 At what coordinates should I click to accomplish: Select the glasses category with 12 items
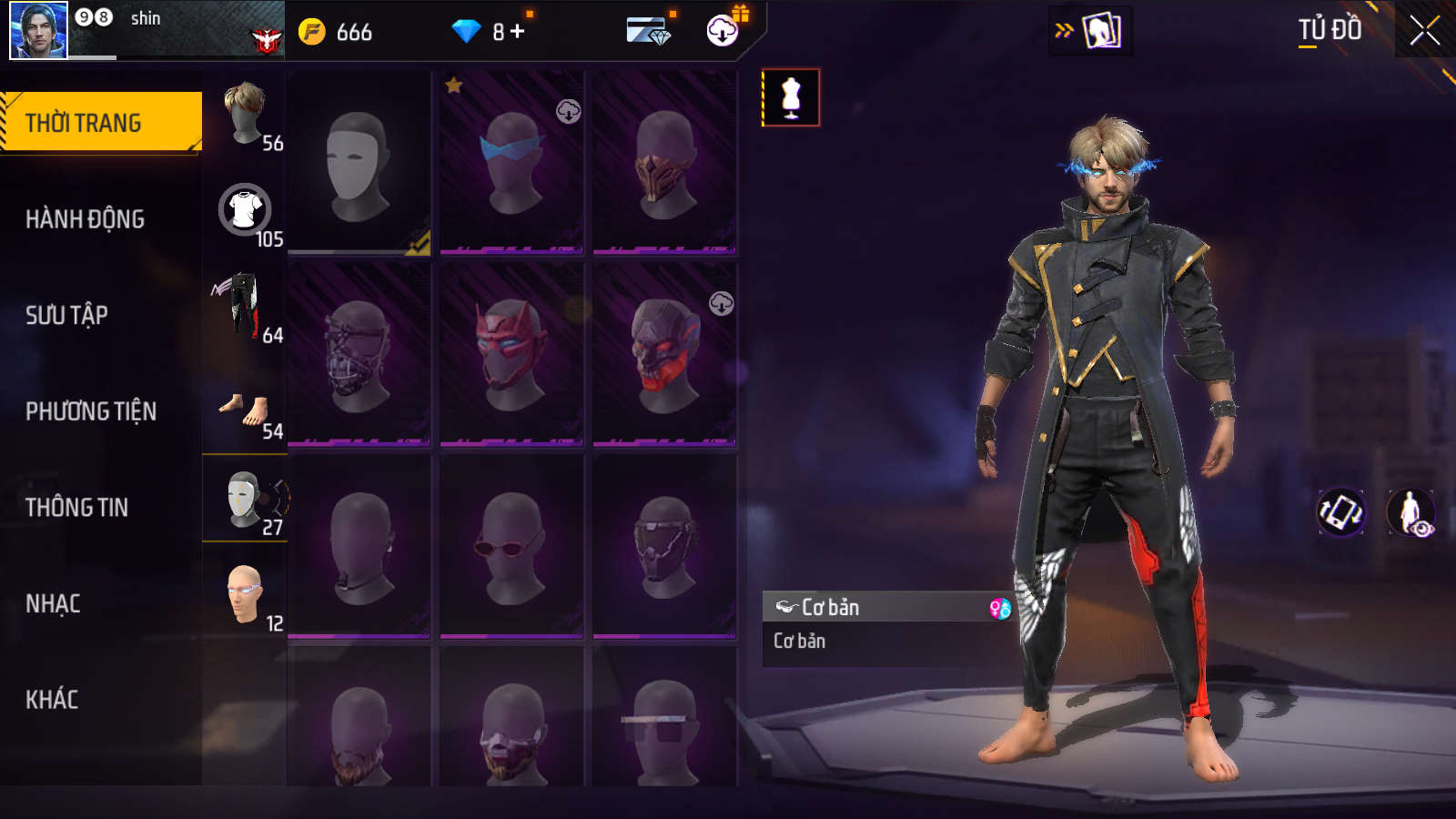point(245,595)
